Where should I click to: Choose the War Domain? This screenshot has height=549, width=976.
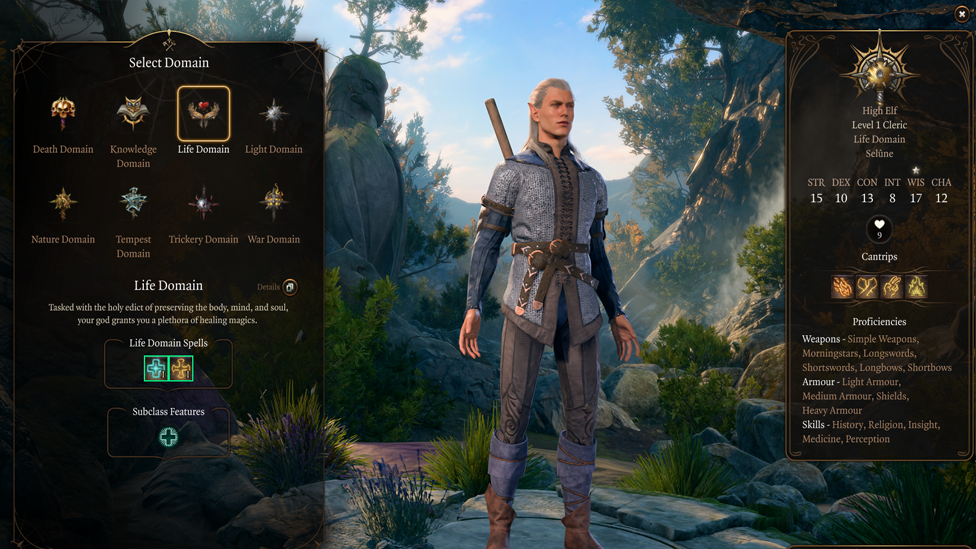[274, 204]
